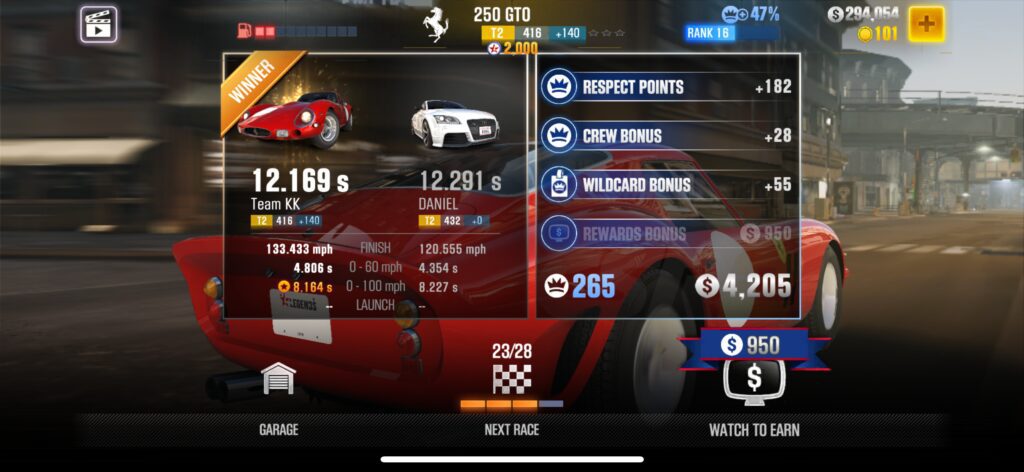Tap the Wildcard Bonus row
Image resolution: width=1024 pixels, height=472 pixels.
tap(668, 184)
